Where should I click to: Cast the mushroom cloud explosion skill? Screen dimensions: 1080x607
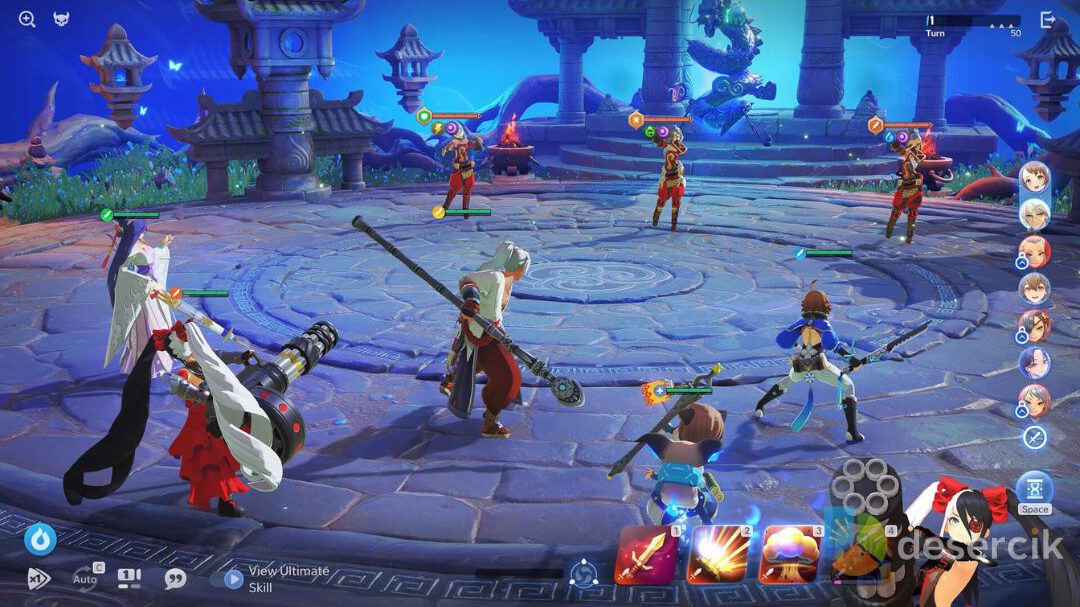tap(790, 555)
